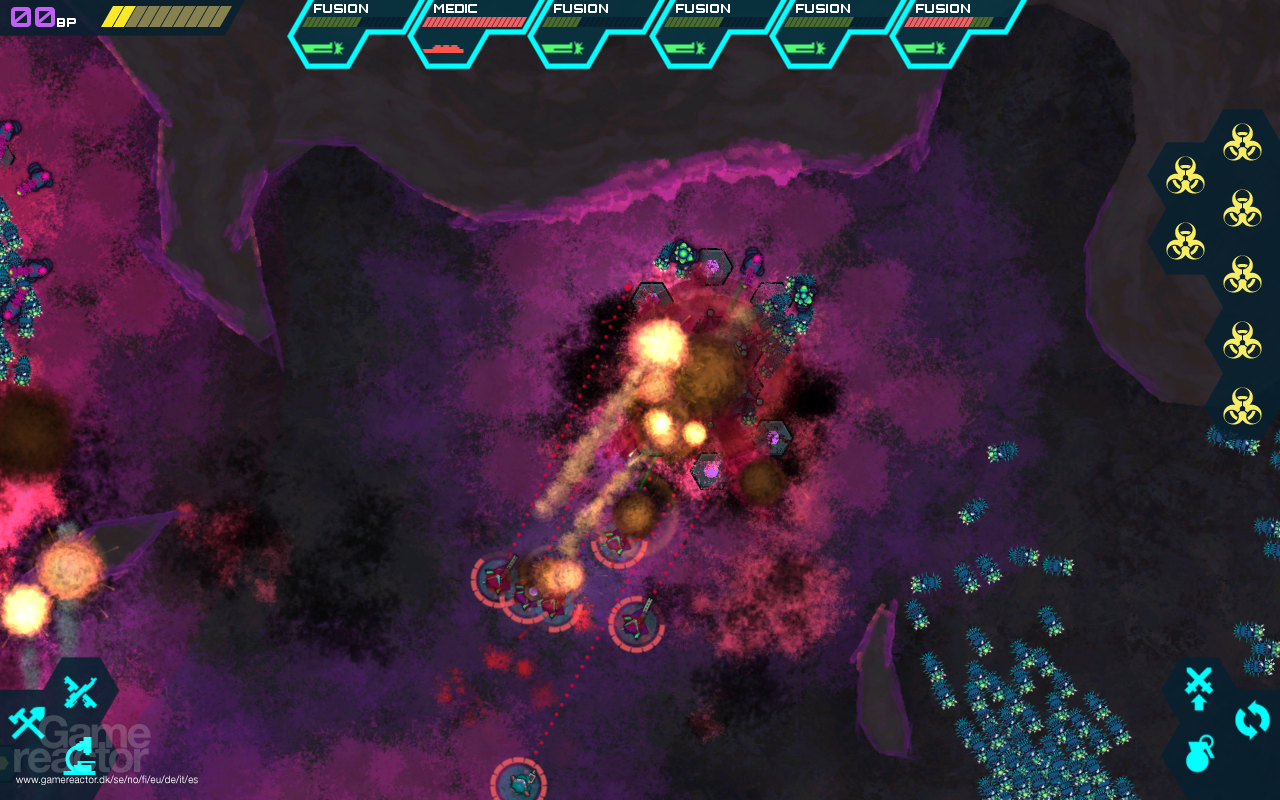Viewport: 1280px width, 800px height.
Task: Click the circular refresh arrows icon
Action: point(1252,719)
